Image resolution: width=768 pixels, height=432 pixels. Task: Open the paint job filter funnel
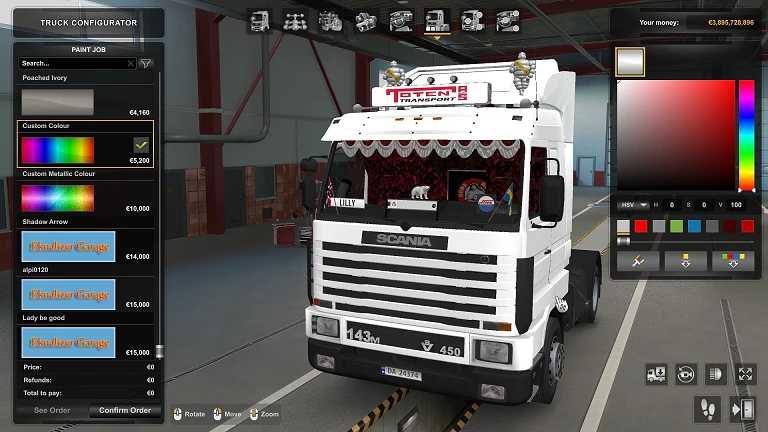coord(146,63)
